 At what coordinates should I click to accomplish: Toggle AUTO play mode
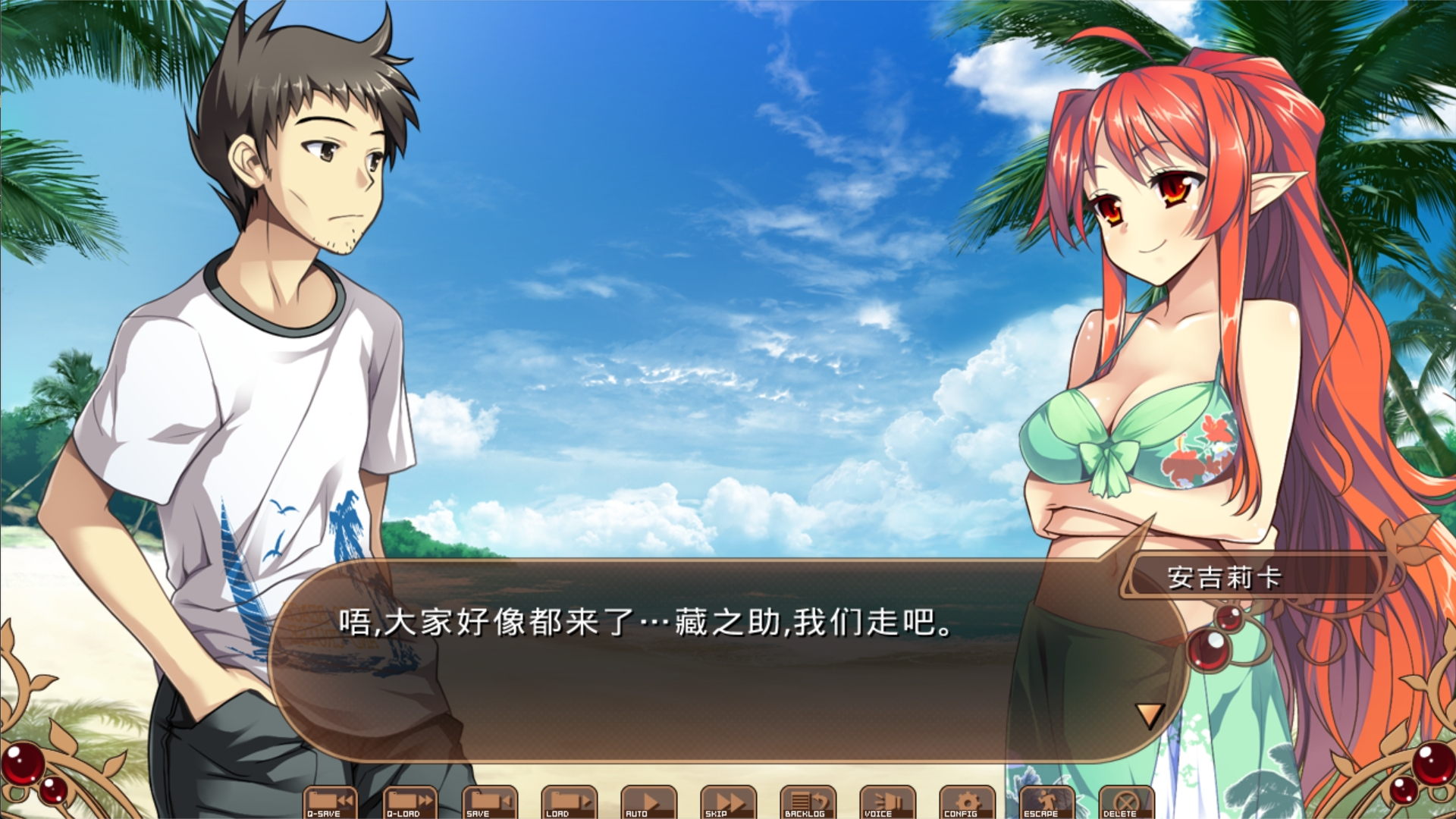[x=649, y=802]
